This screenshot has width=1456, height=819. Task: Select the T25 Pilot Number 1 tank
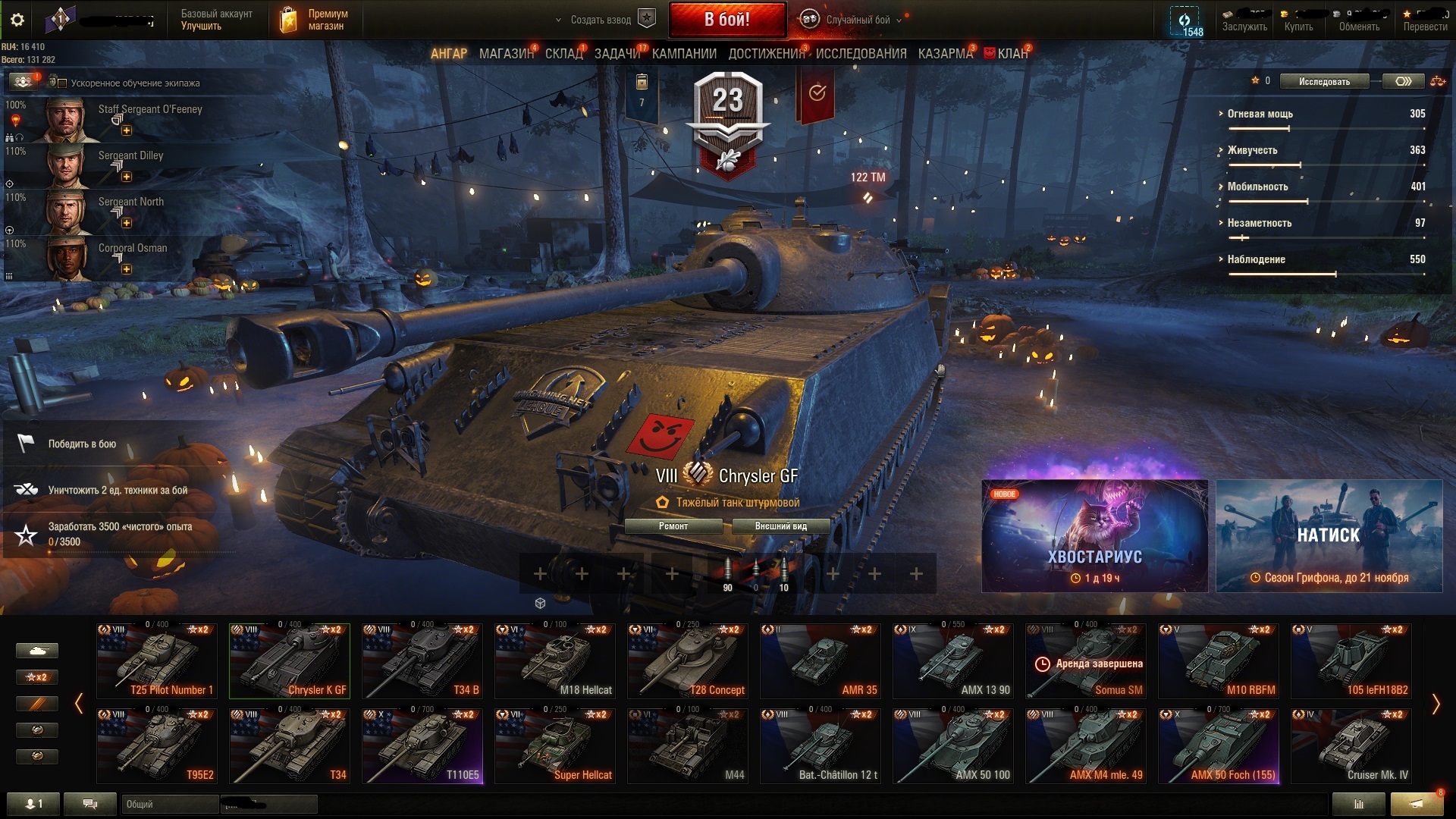(x=157, y=661)
